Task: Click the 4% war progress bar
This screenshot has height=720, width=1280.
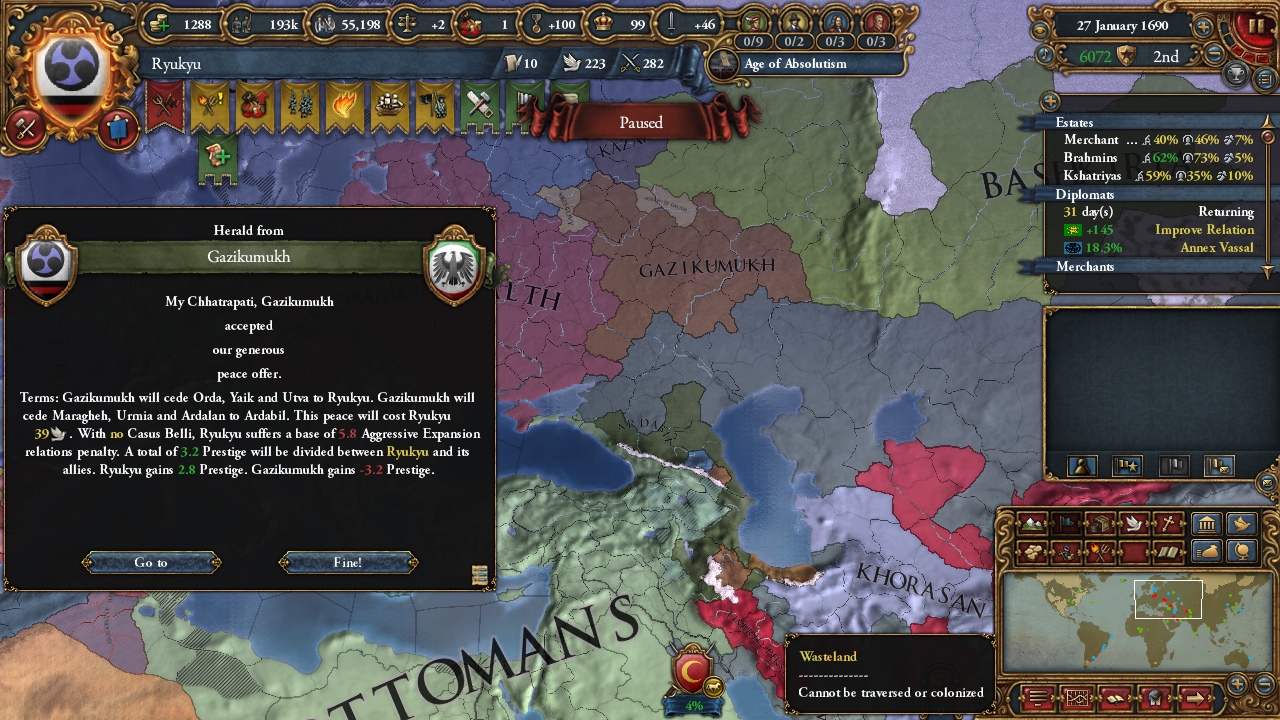Action: coord(693,705)
